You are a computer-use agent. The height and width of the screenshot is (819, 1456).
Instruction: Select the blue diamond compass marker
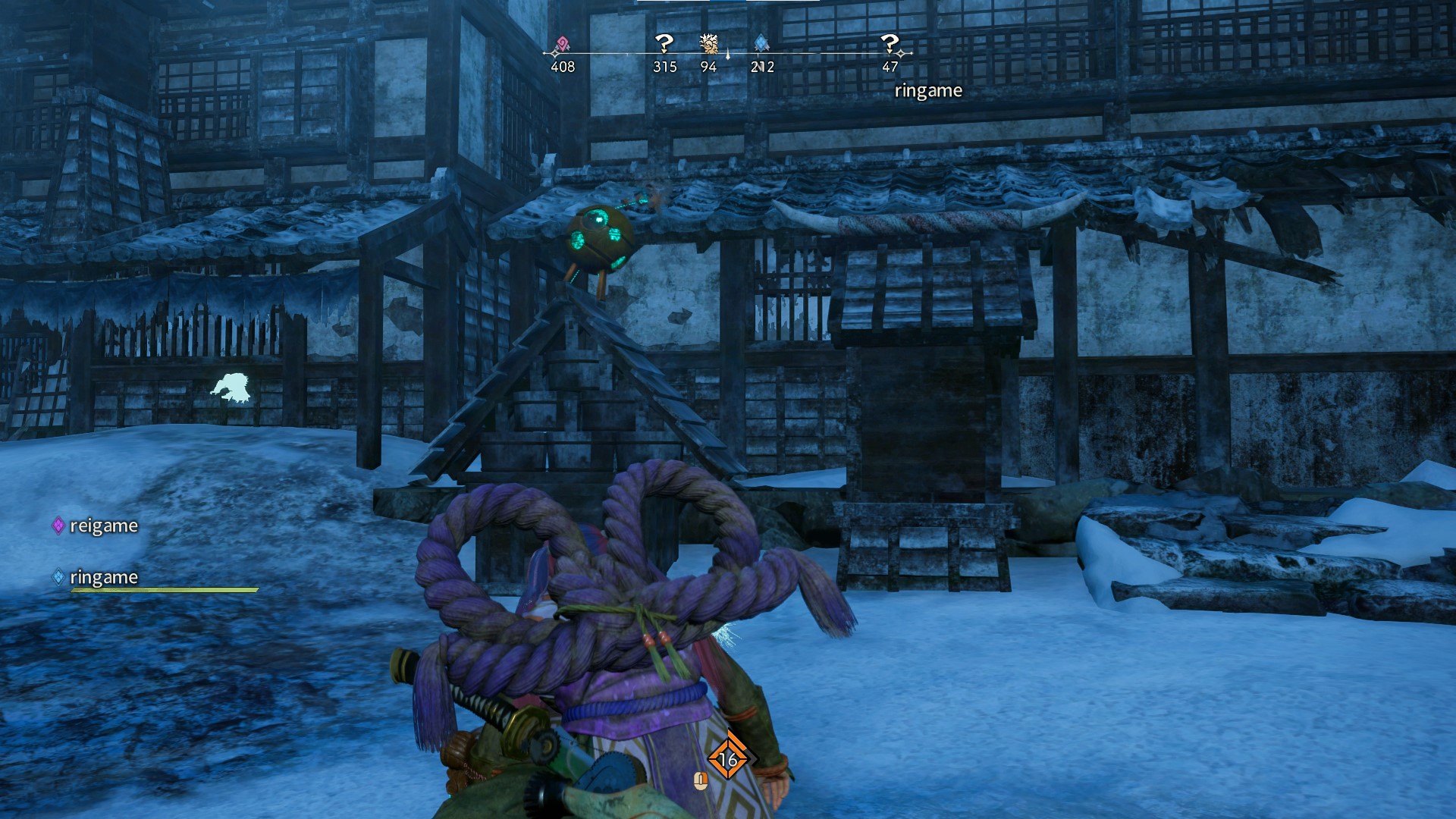pos(761,44)
